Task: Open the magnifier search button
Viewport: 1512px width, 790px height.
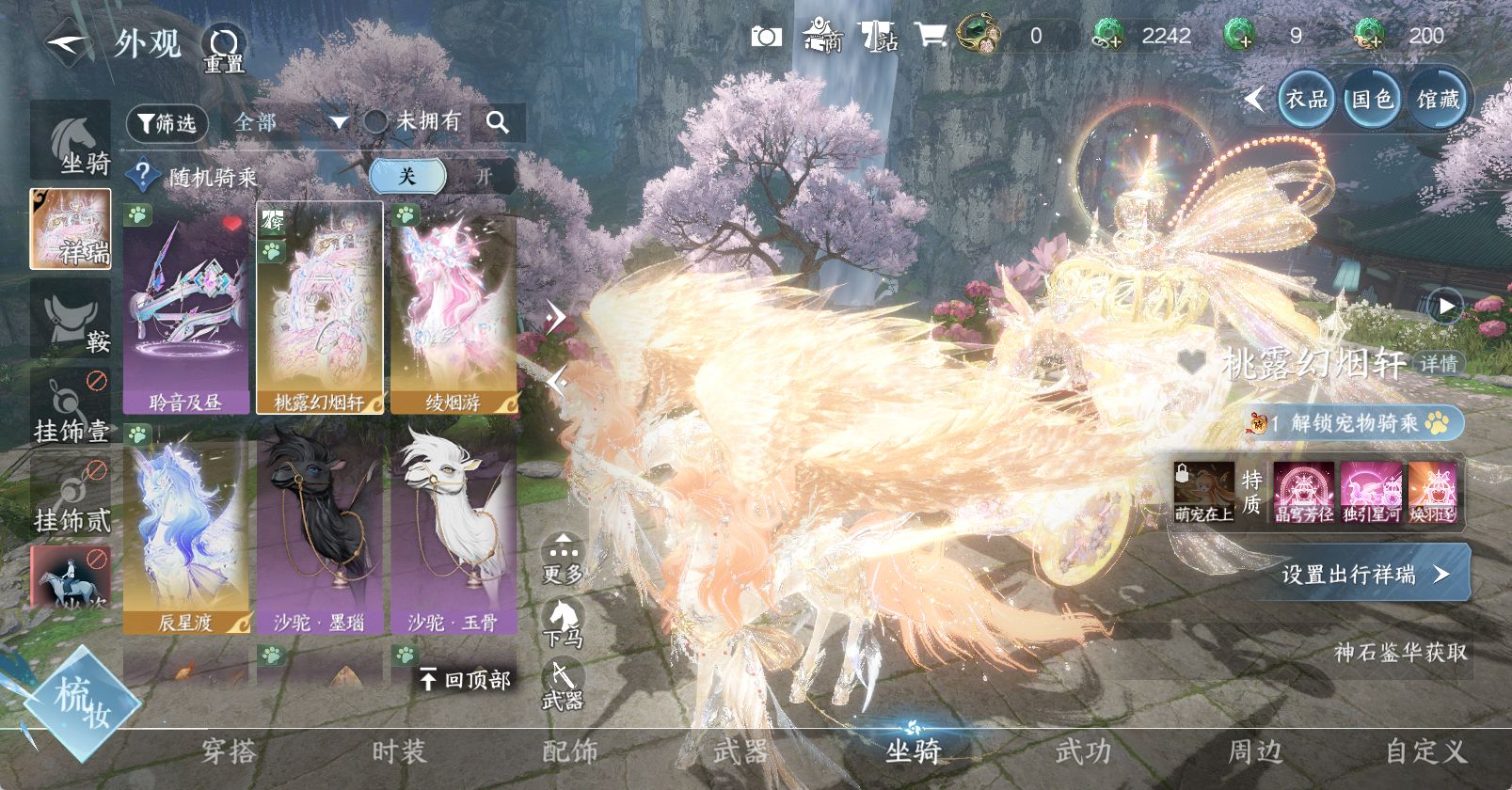Action: click(498, 122)
